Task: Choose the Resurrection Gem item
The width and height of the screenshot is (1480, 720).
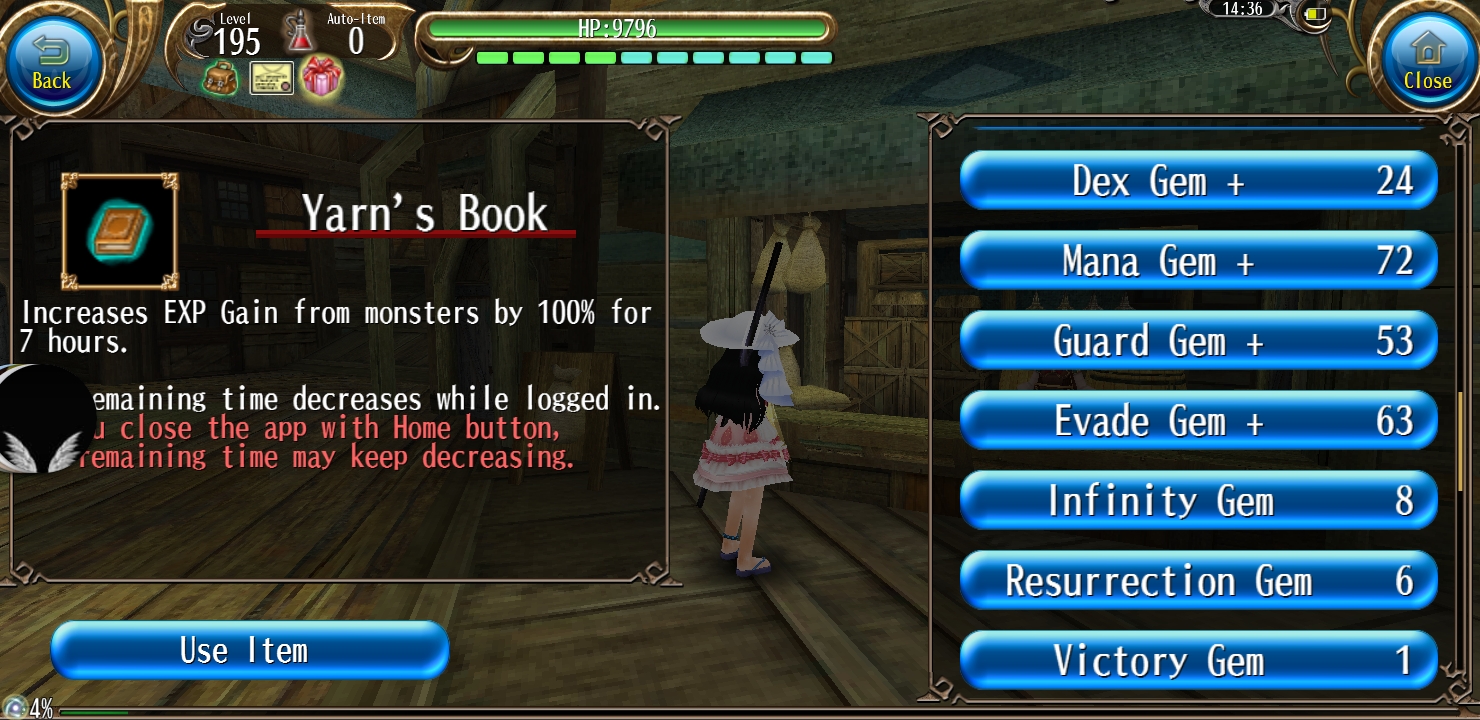Action: [1198, 581]
